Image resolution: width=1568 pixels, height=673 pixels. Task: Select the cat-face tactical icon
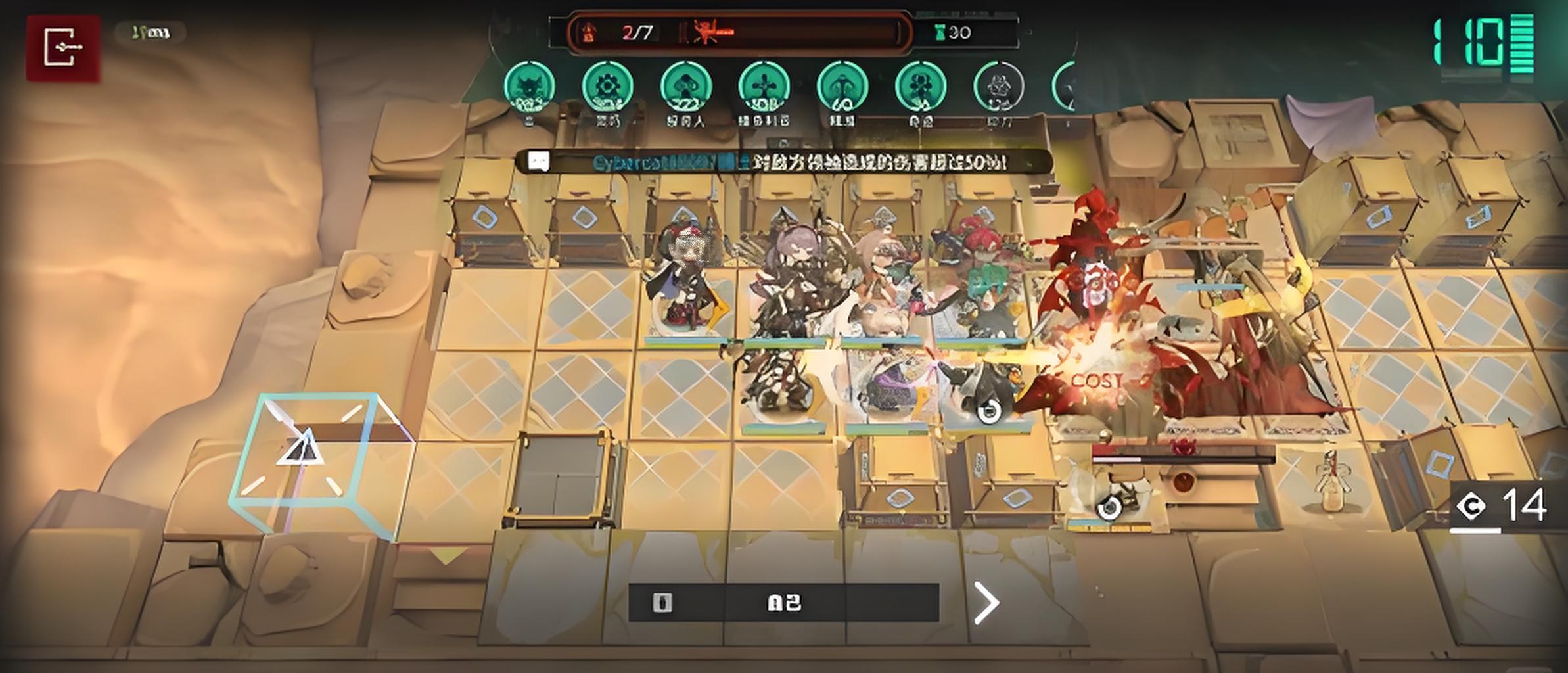(x=529, y=87)
